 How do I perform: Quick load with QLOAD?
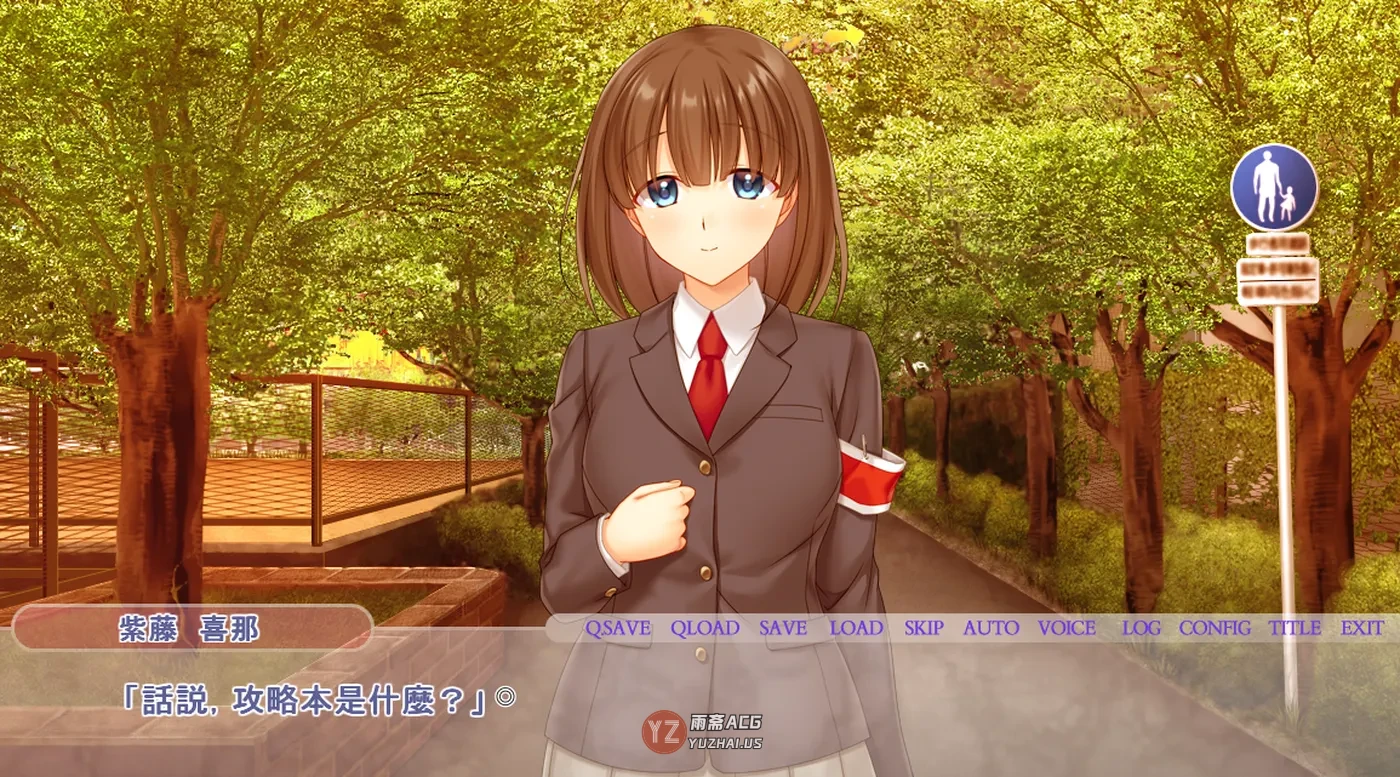[705, 629]
